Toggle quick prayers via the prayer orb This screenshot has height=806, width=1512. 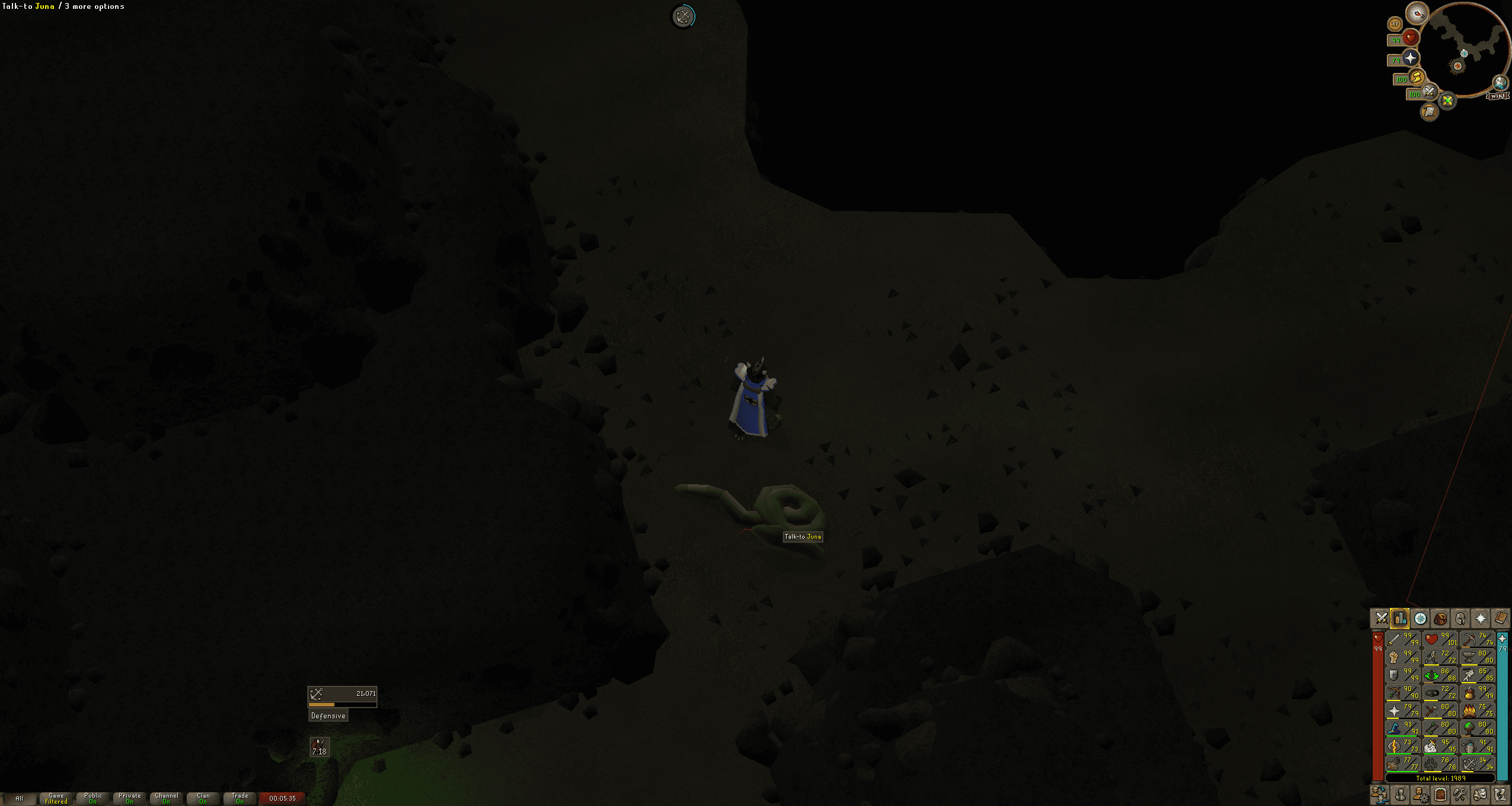(1411, 58)
